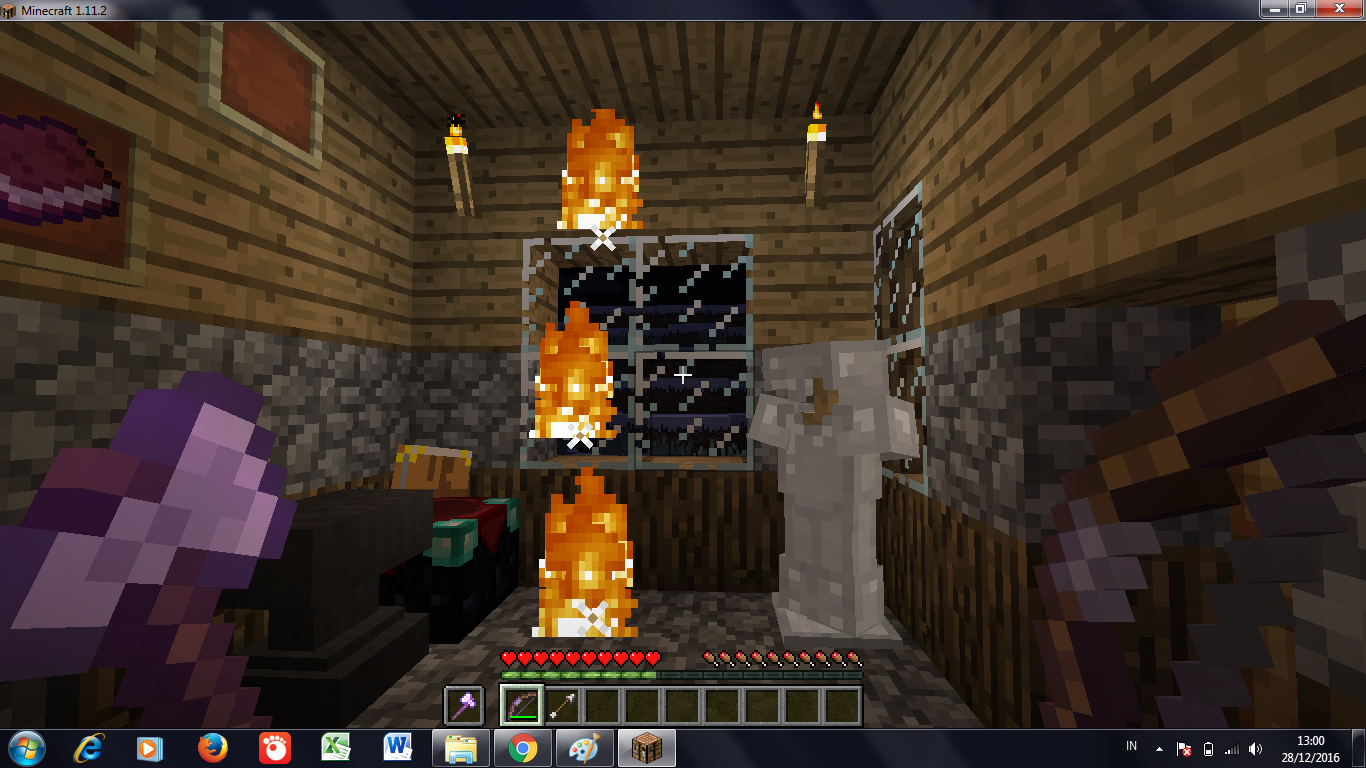Select the enchanted axe in the off-hand slot
Screen dimensions: 1366x768
coord(463,705)
